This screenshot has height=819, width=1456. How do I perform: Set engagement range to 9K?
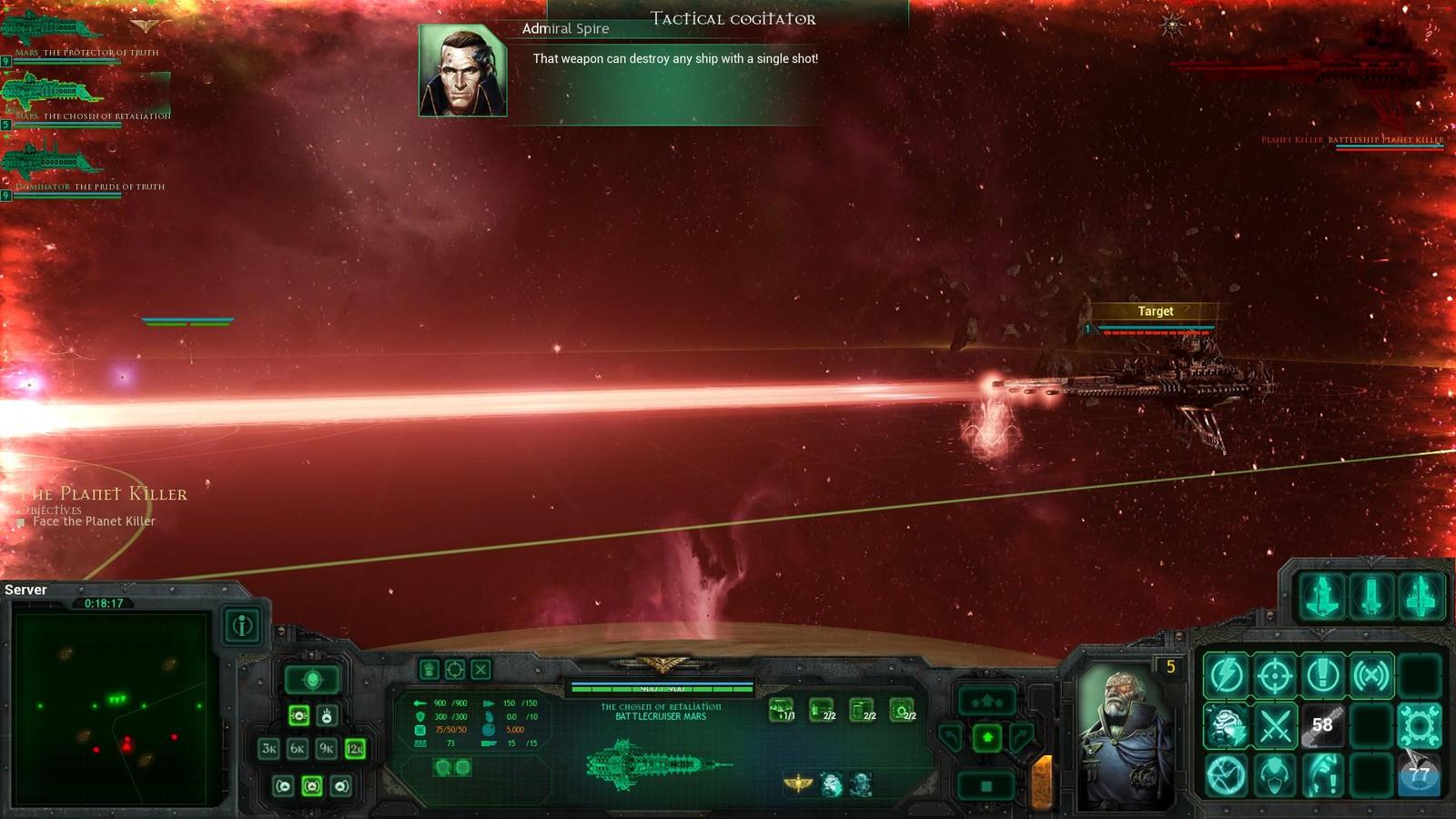(327, 749)
